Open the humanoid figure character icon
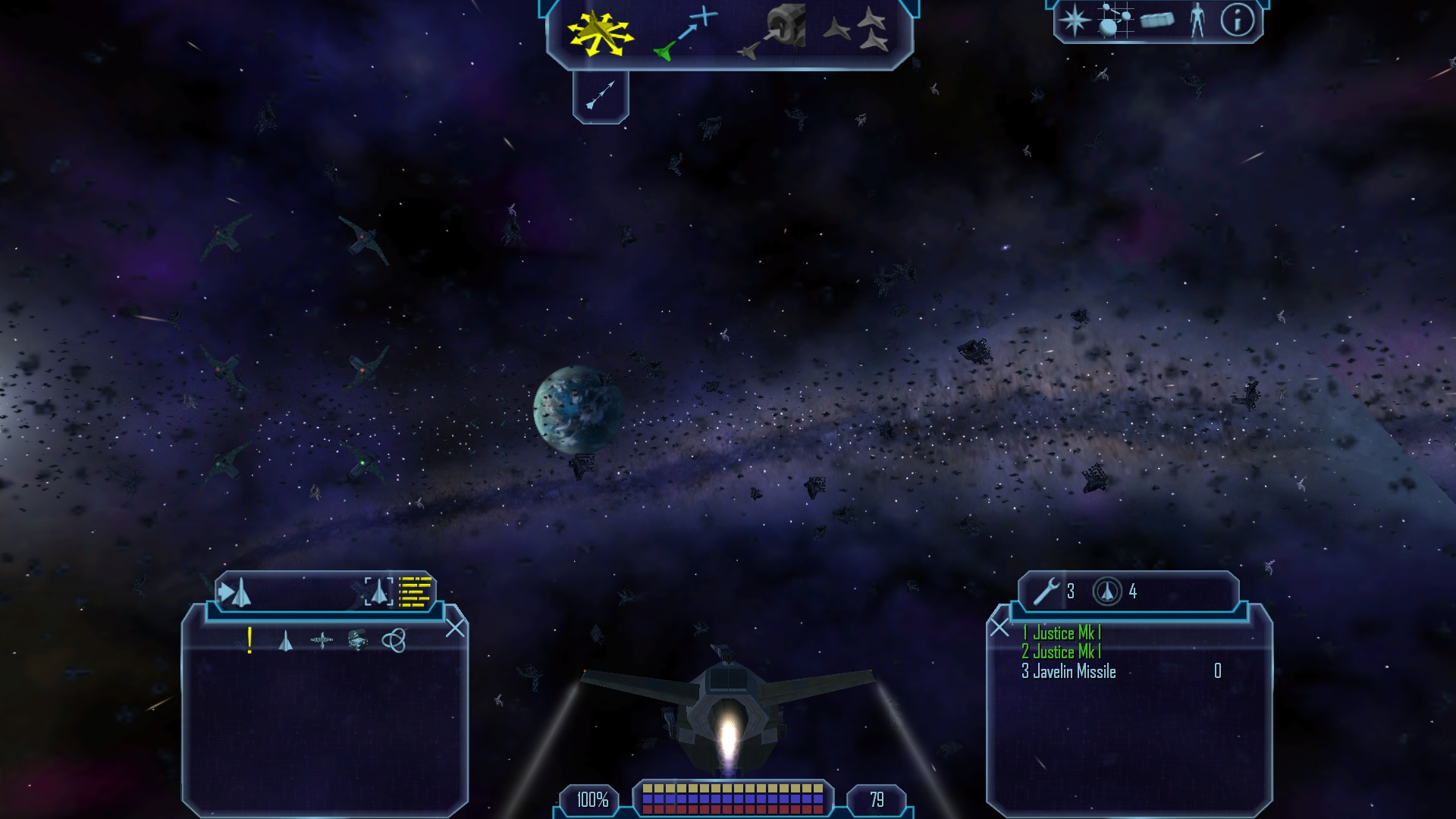This screenshot has height=819, width=1456. pos(1197,20)
